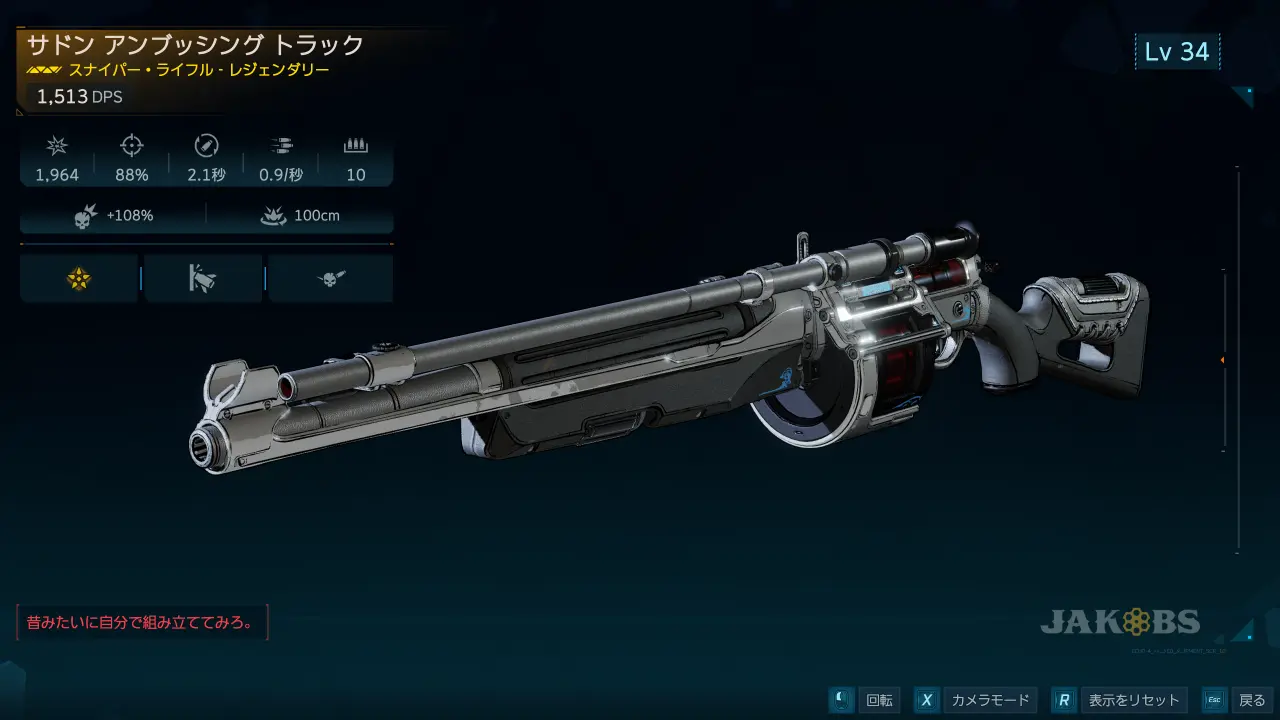This screenshot has width=1280, height=720.
Task: Select the skull and bullet perk slot
Action: (330, 280)
